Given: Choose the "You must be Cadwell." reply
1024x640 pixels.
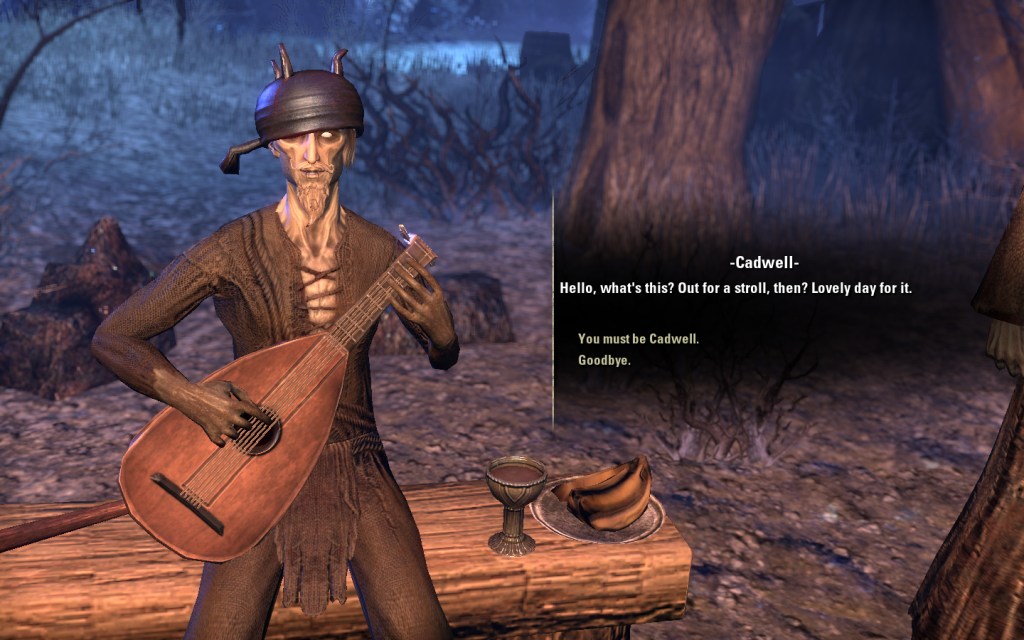Looking at the screenshot, I should click(x=638, y=338).
